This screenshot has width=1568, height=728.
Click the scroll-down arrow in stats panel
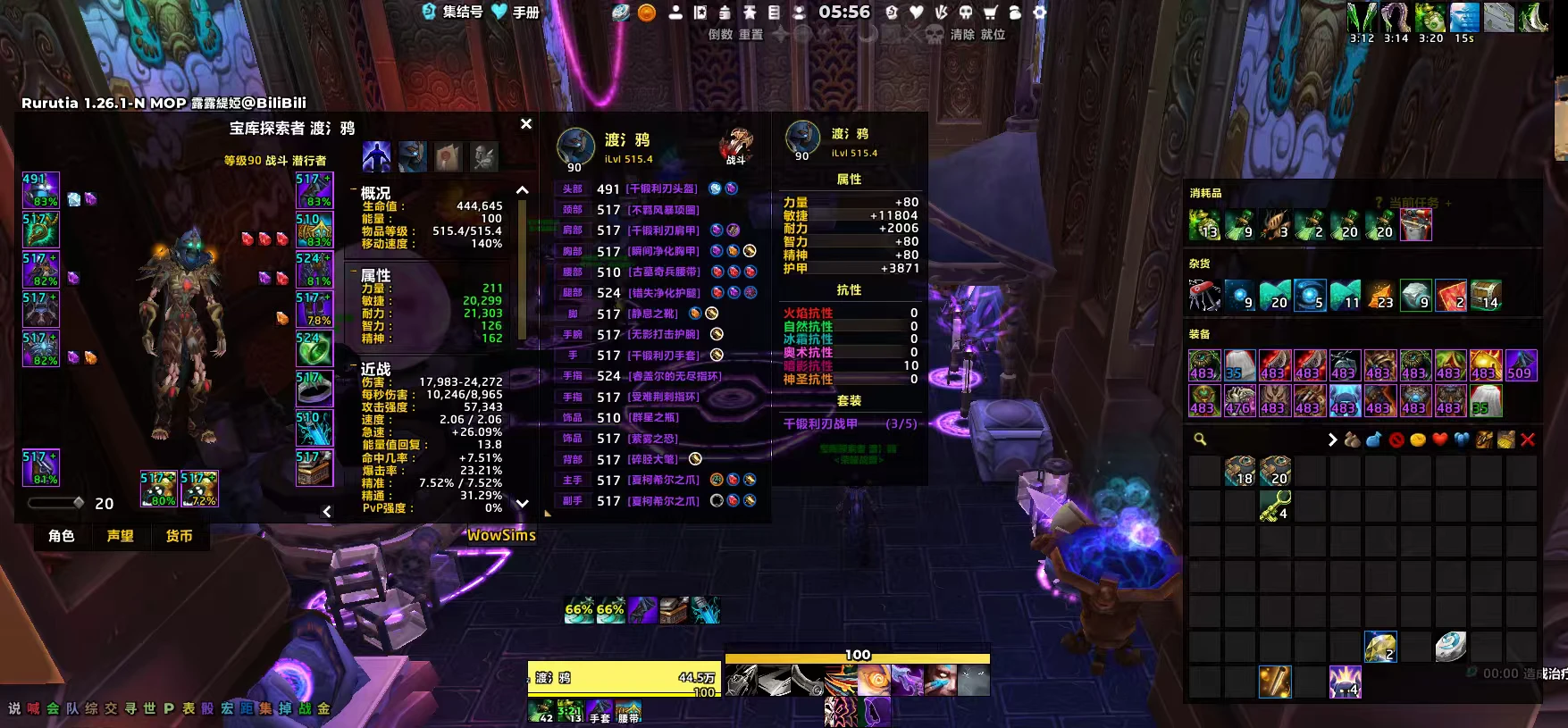point(523,504)
